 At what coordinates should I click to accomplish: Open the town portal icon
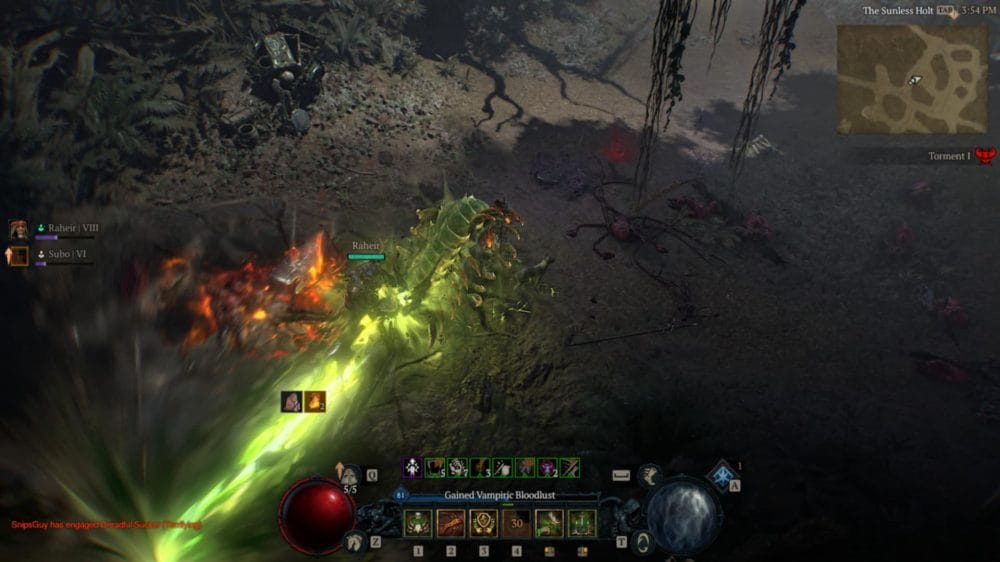(641, 542)
